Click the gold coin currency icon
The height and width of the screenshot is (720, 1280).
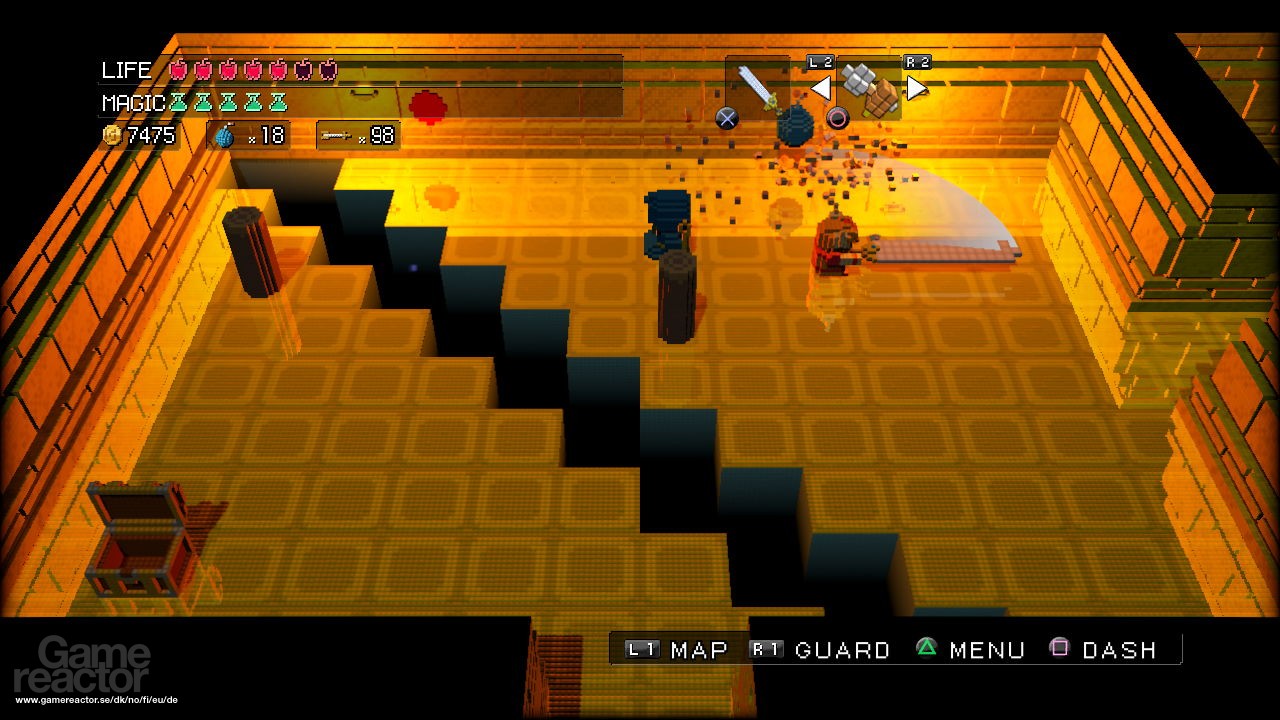point(112,134)
